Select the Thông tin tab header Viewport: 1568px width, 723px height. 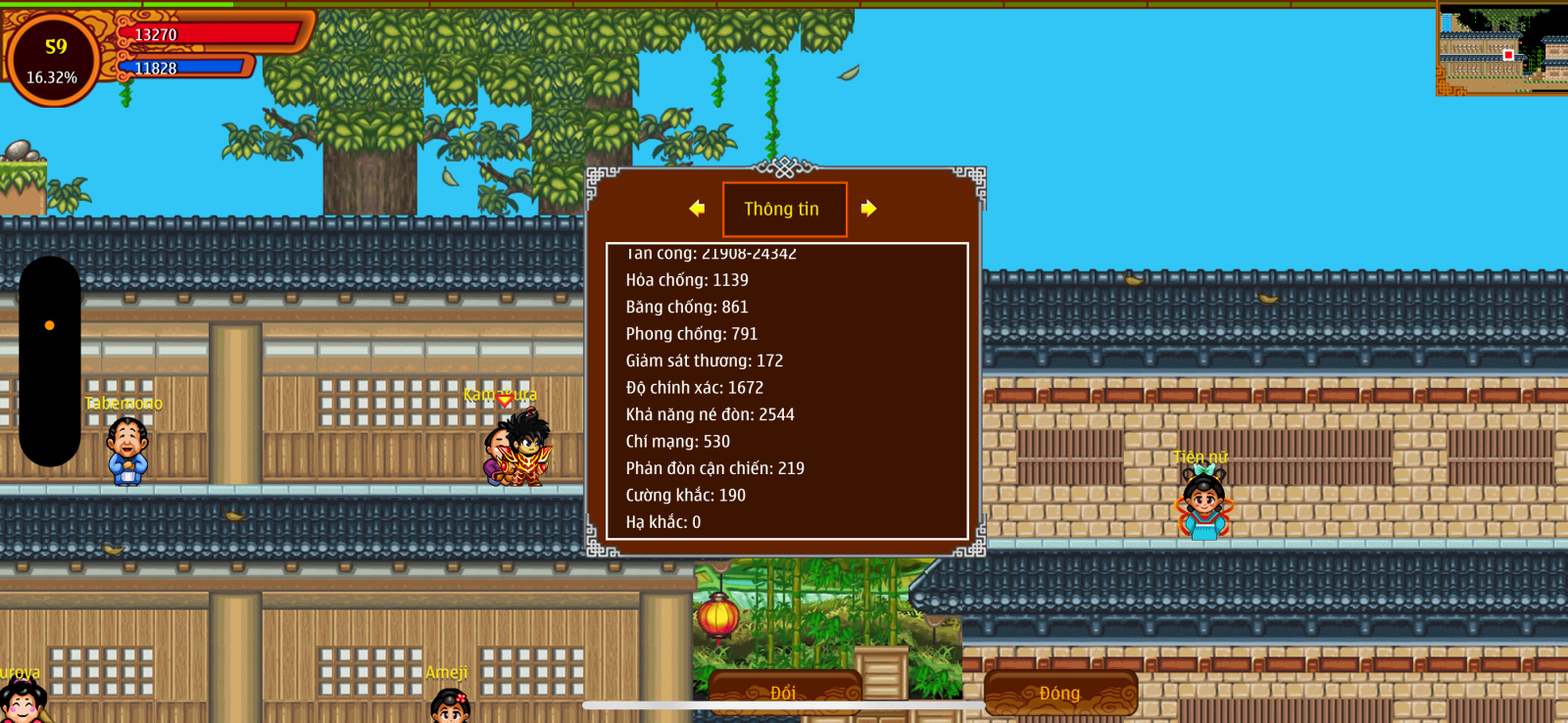[784, 209]
